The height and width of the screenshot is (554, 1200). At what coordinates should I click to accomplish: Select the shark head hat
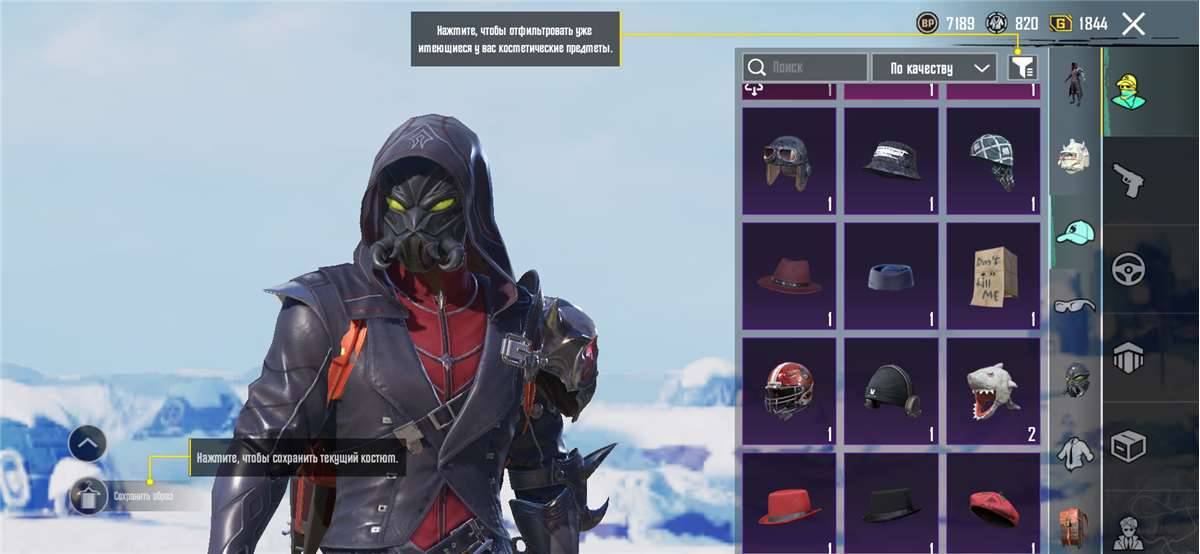(x=993, y=390)
